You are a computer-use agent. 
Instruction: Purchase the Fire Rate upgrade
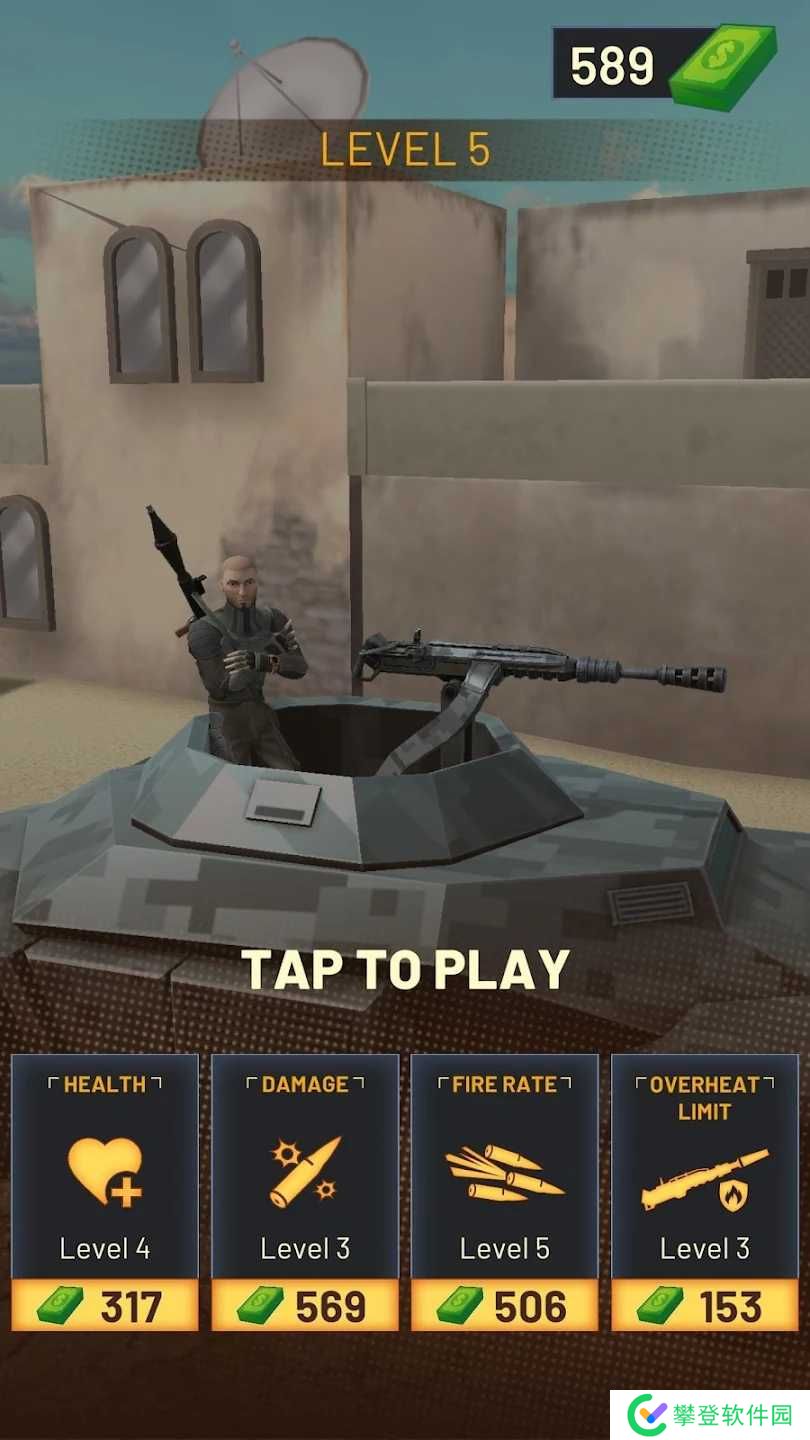(x=505, y=1305)
